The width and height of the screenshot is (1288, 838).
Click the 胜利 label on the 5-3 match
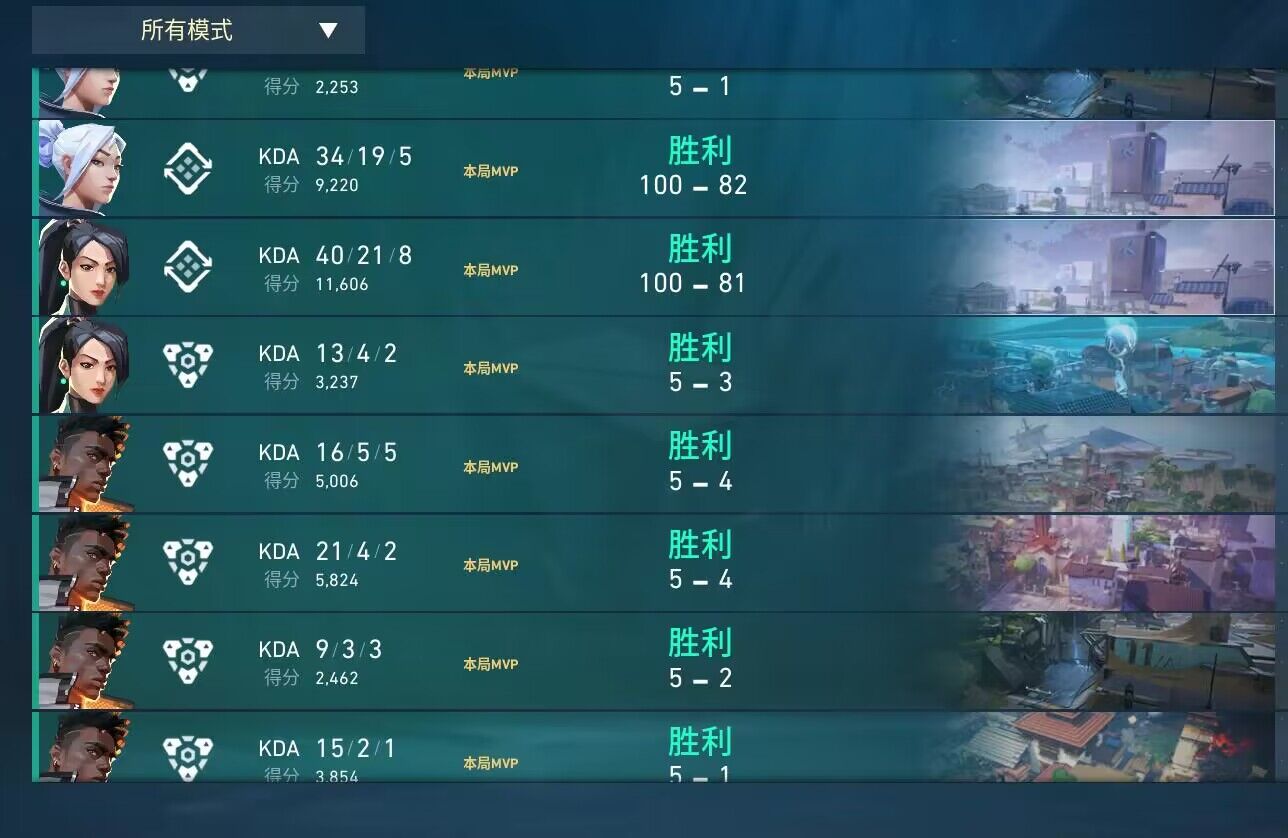(700, 349)
